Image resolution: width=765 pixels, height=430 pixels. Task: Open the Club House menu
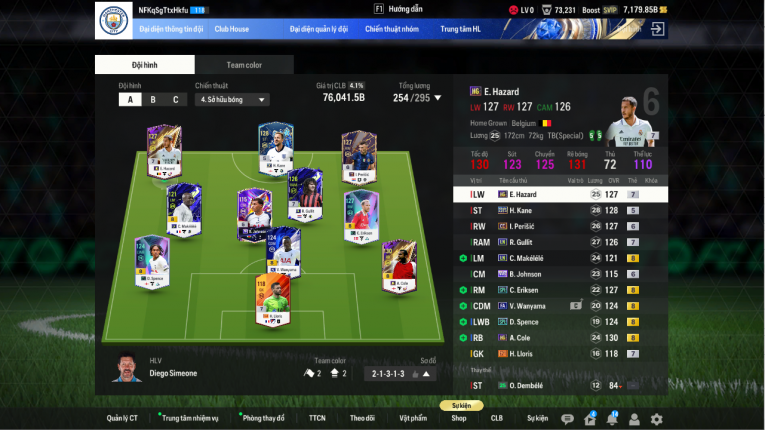click(x=231, y=29)
